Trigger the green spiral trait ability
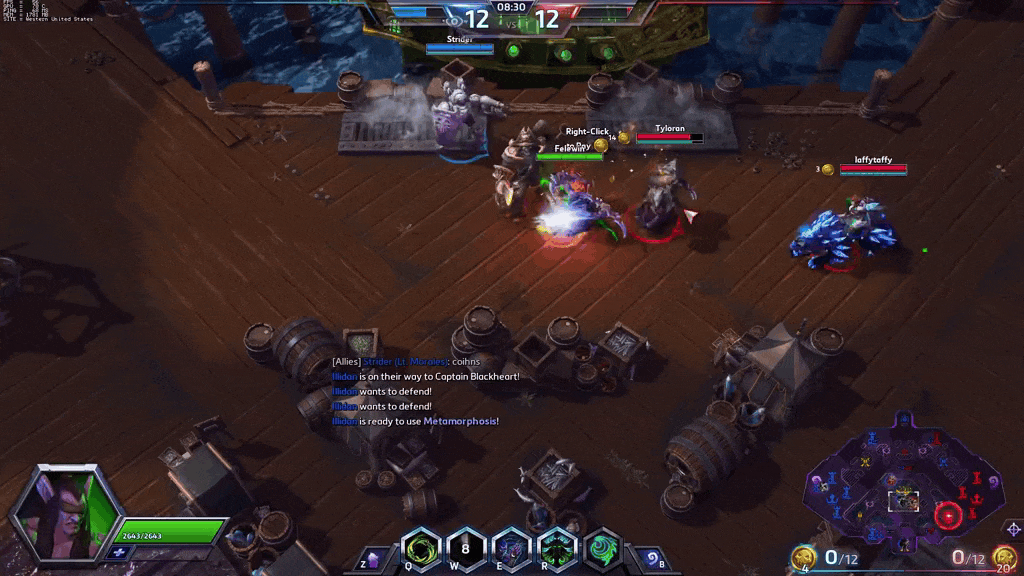This screenshot has width=1024, height=576. (602, 549)
